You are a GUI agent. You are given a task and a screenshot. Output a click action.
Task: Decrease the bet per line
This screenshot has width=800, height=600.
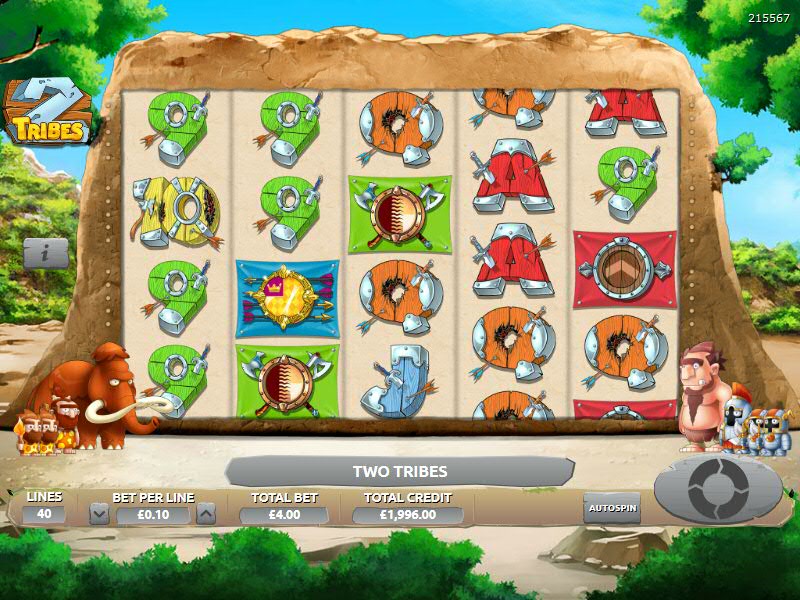pos(99,514)
